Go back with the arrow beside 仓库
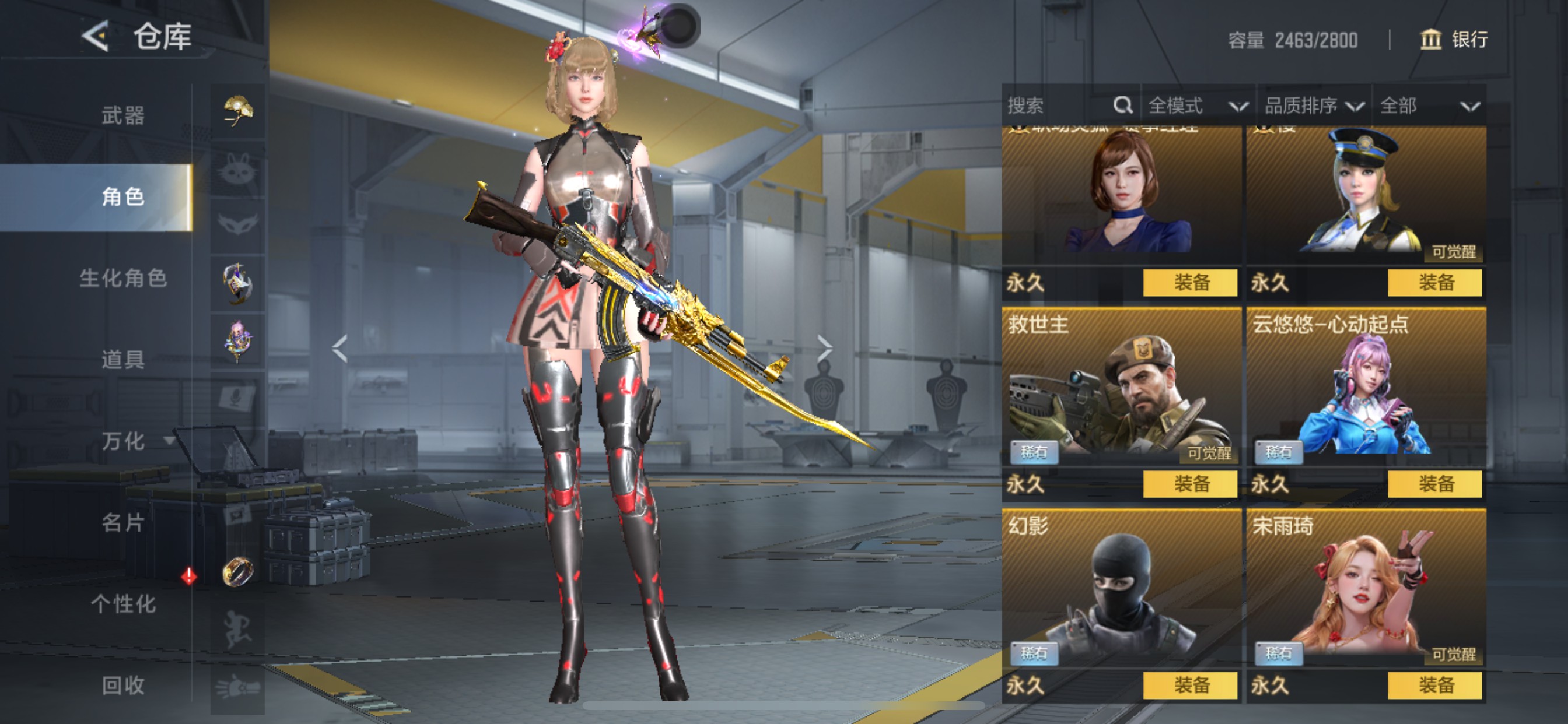1568x724 pixels. (x=96, y=37)
